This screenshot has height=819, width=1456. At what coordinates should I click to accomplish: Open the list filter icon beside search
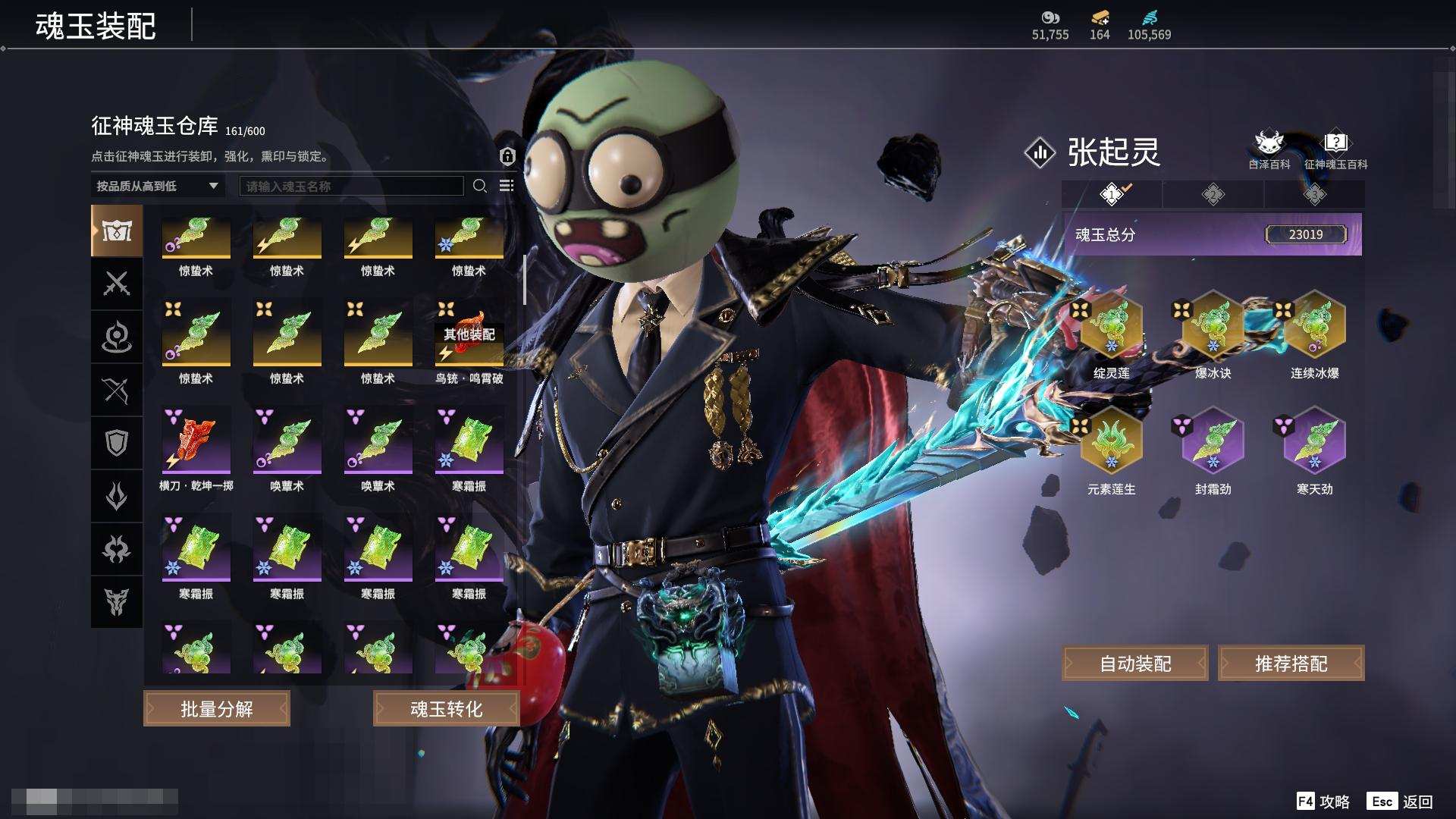(507, 186)
